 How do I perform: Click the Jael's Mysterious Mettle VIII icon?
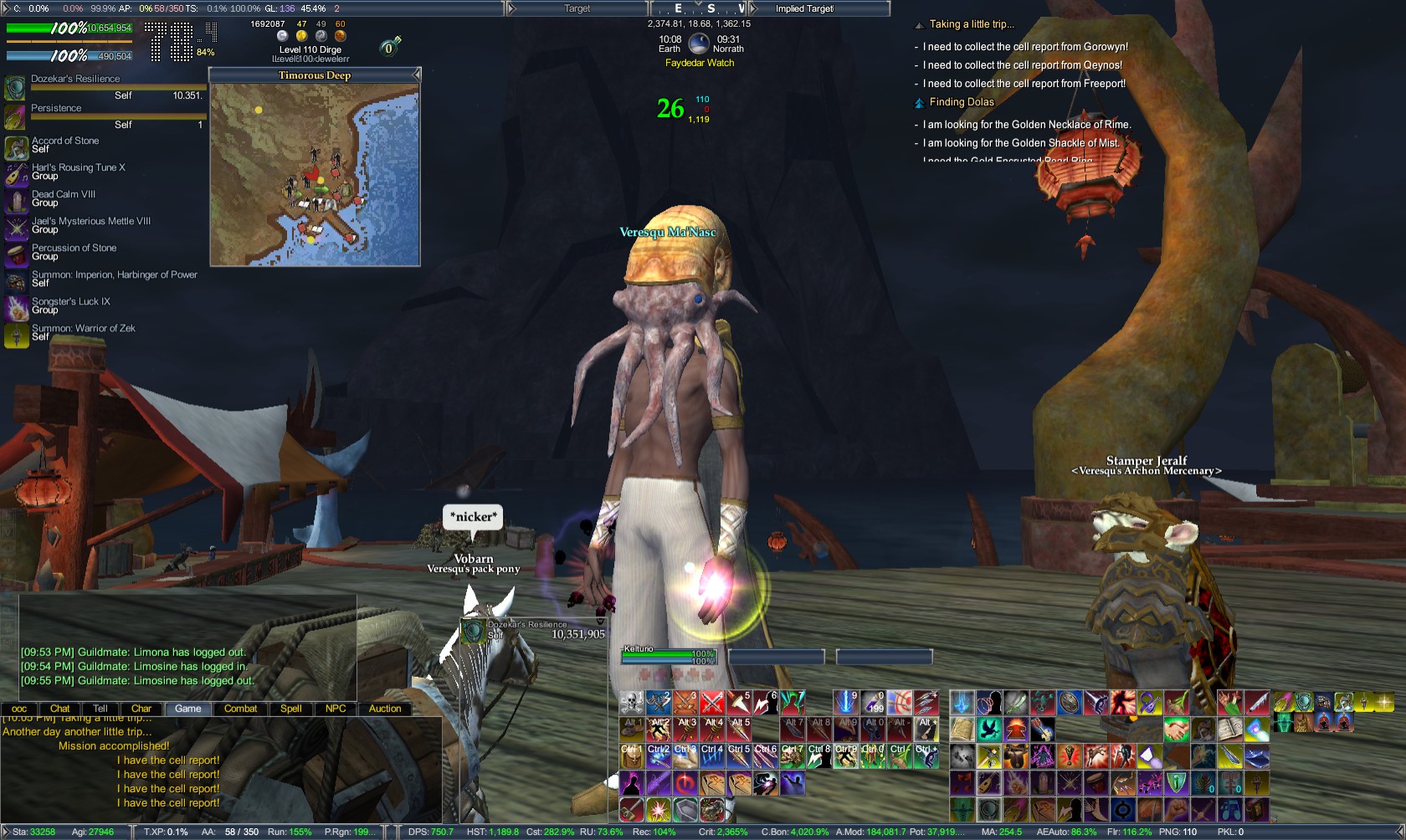click(x=17, y=227)
